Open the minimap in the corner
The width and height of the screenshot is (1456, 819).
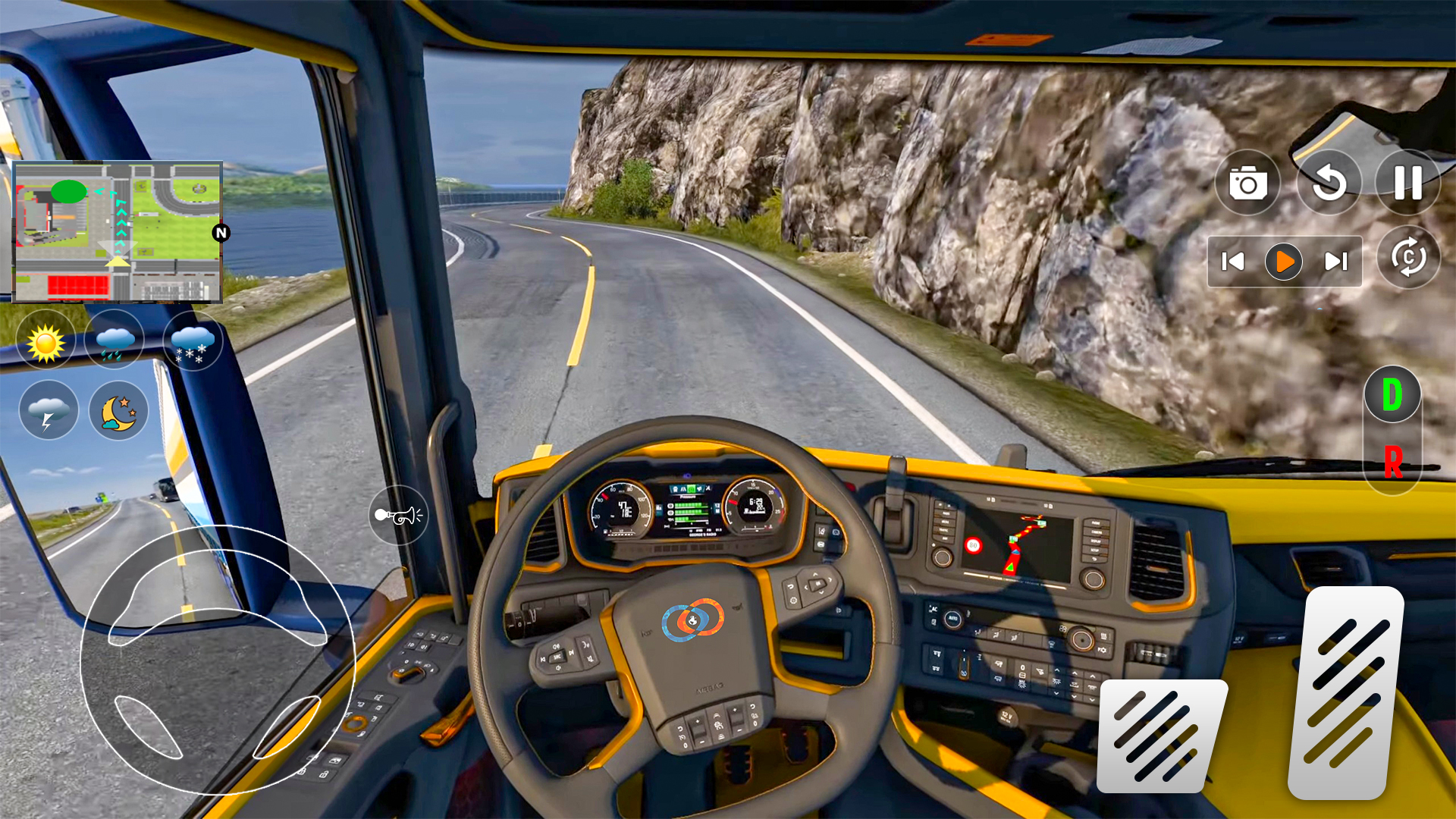118,231
